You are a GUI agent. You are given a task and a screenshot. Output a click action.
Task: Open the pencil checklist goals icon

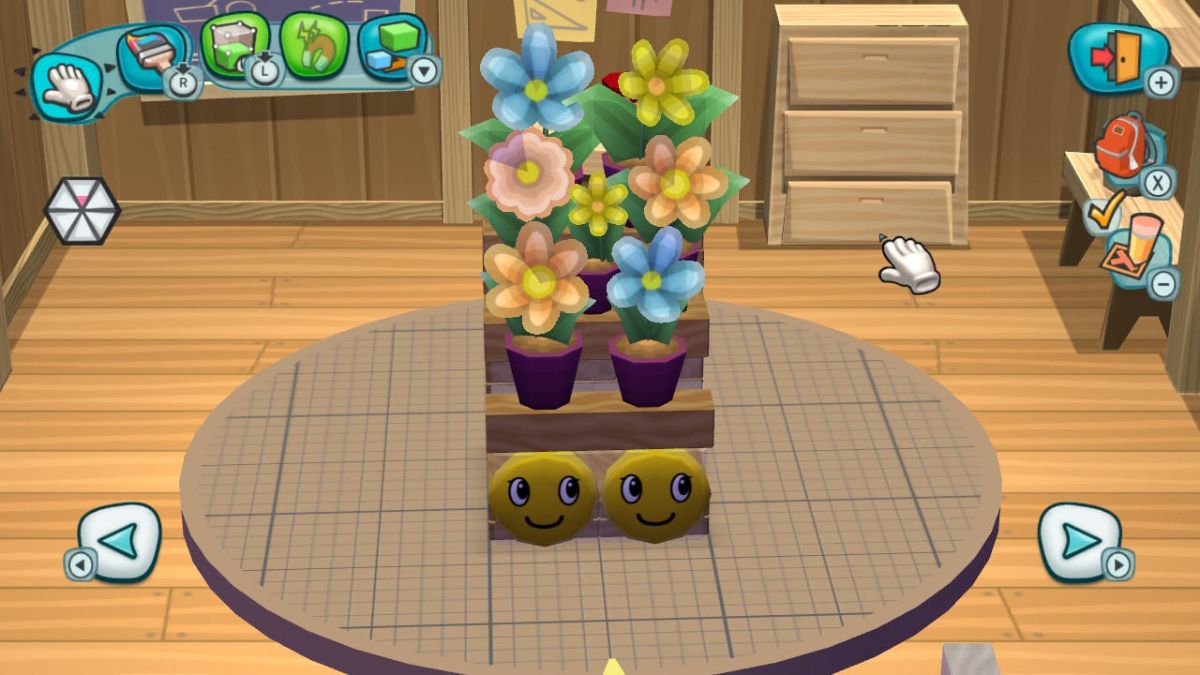[x=1126, y=240]
